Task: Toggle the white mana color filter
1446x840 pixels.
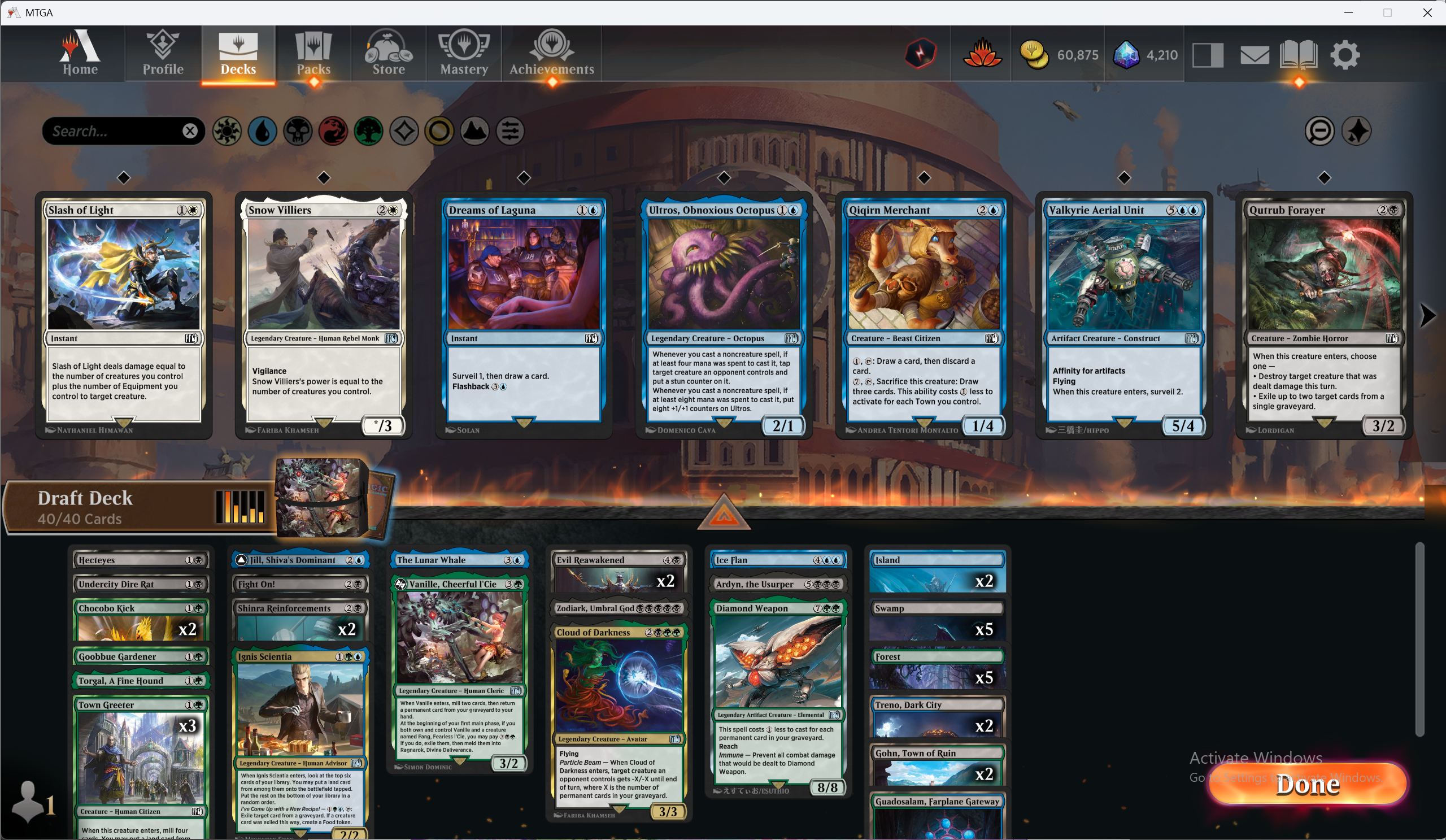Action: click(x=227, y=131)
